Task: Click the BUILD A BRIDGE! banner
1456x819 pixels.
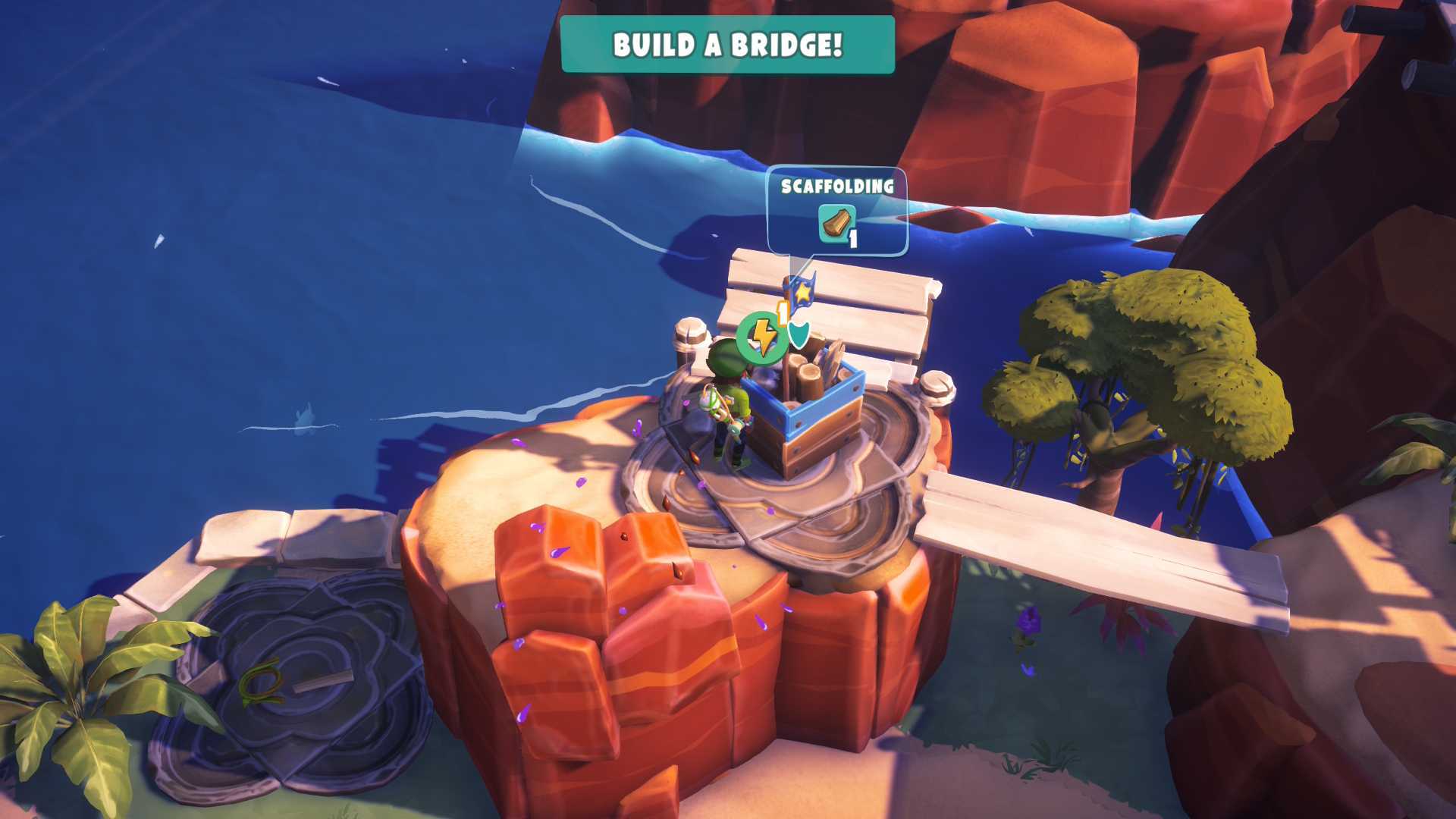Action: pos(726,45)
